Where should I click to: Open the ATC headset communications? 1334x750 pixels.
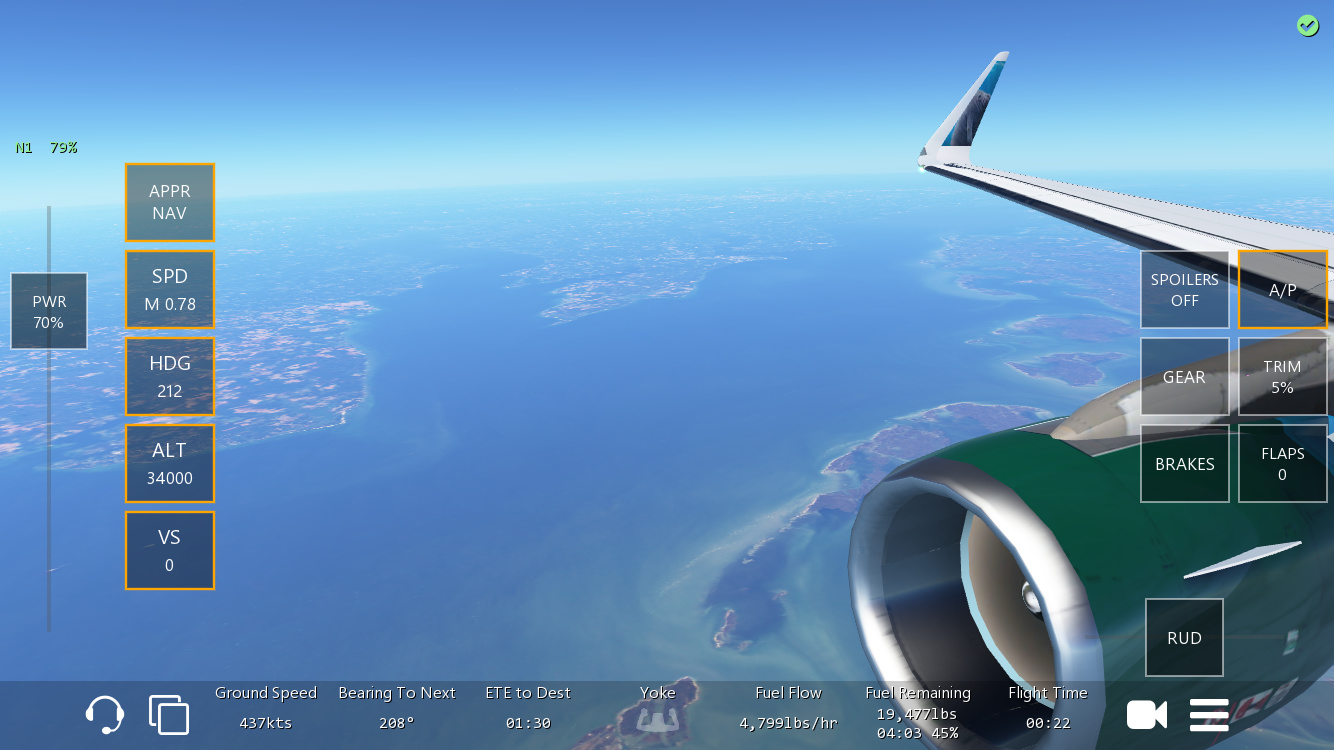[105, 715]
